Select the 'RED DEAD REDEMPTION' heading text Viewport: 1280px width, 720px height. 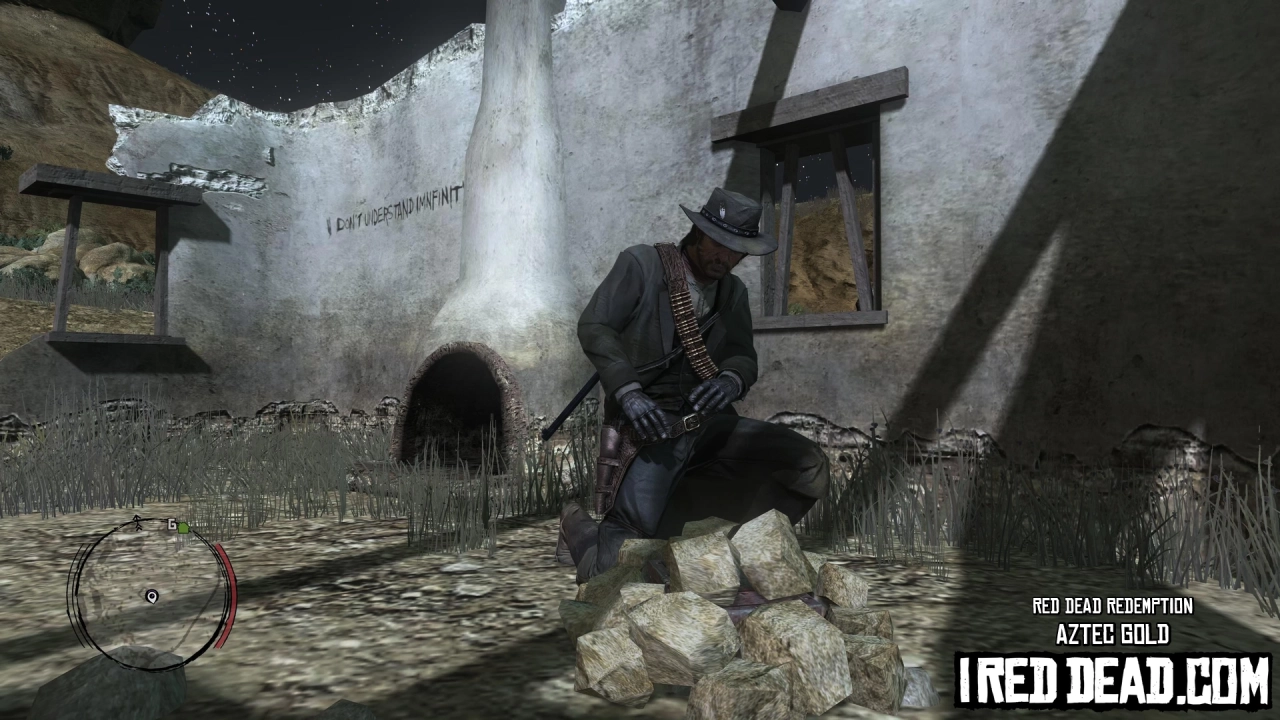[x=1113, y=606]
